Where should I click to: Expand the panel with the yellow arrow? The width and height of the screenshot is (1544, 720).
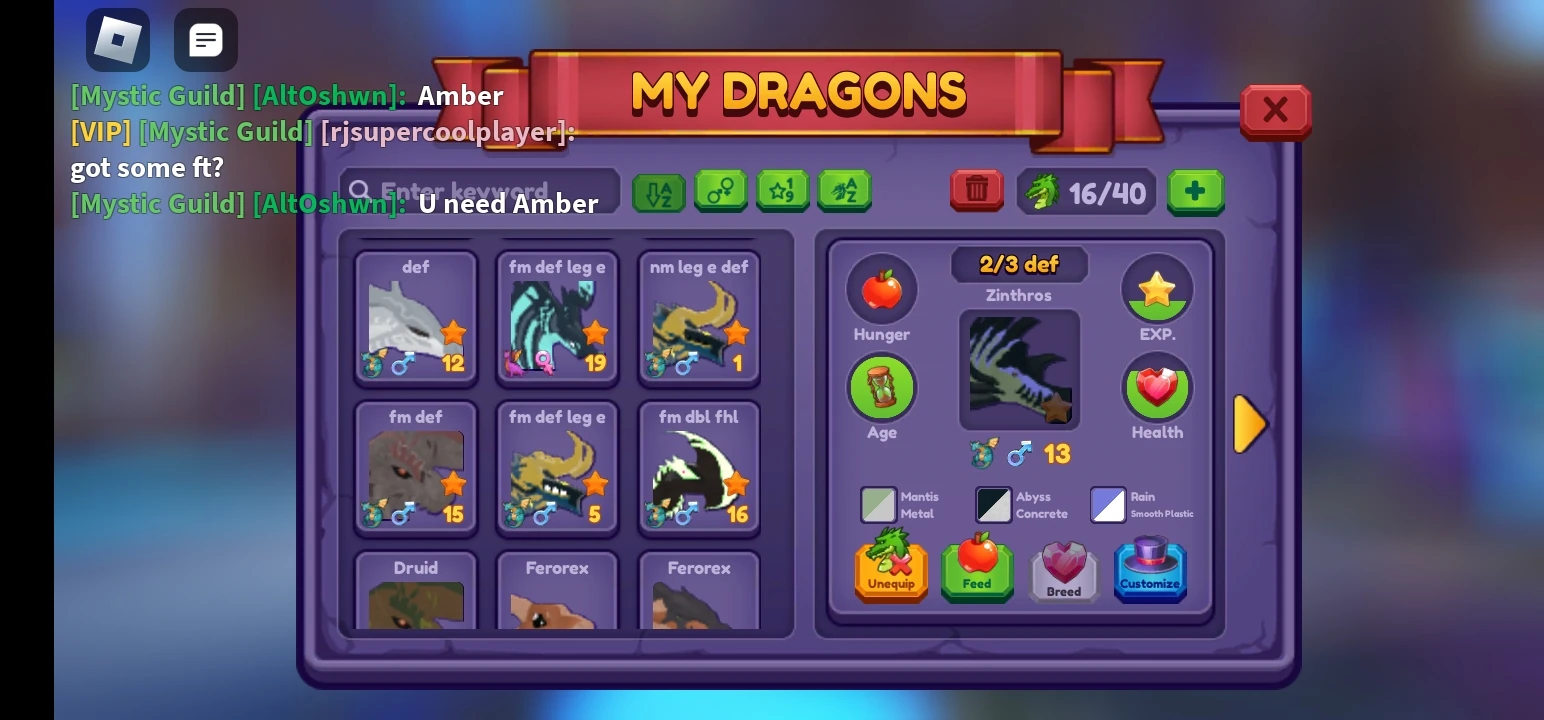click(1251, 424)
